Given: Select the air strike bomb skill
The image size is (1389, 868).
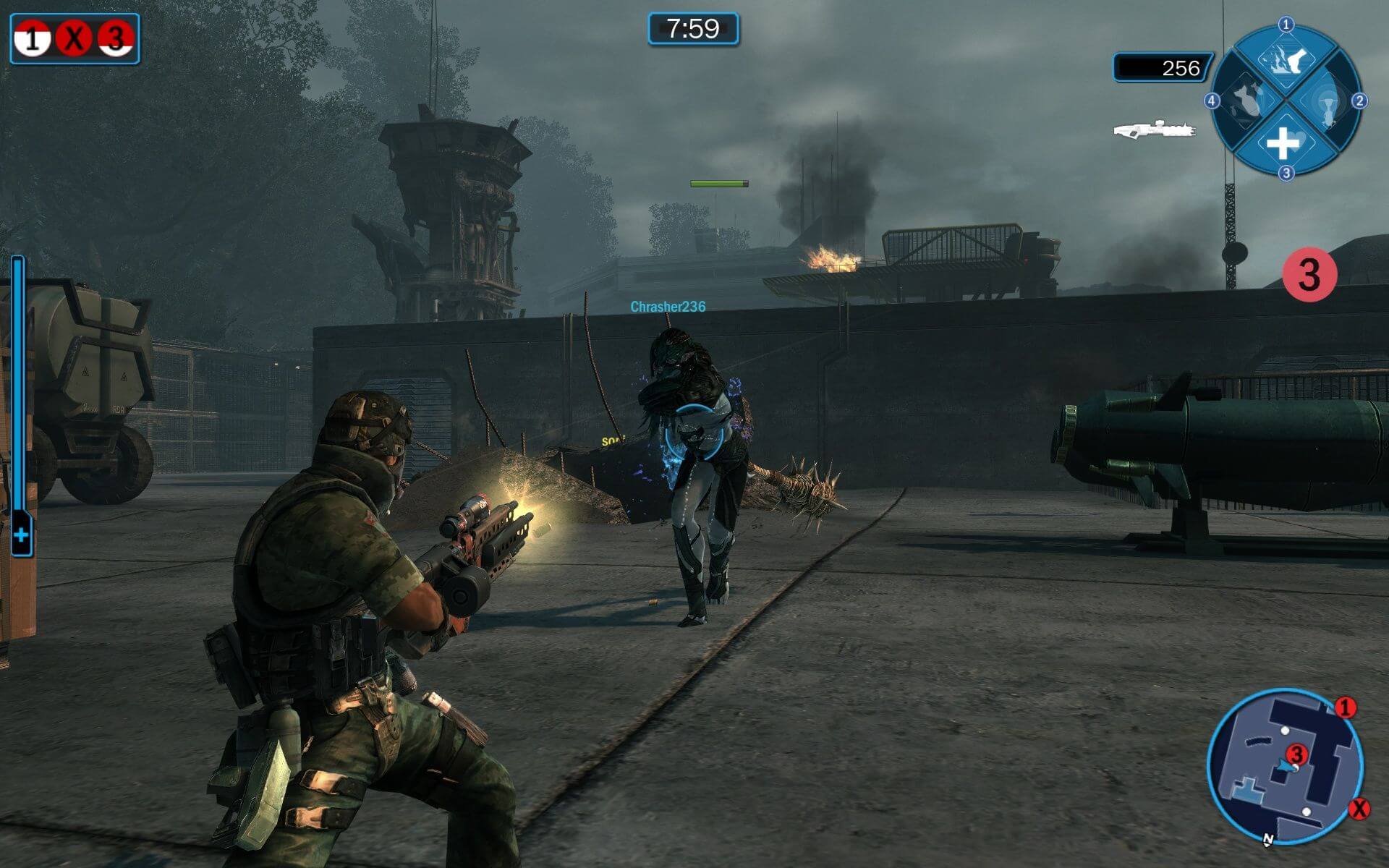Looking at the screenshot, I should tap(1246, 101).
